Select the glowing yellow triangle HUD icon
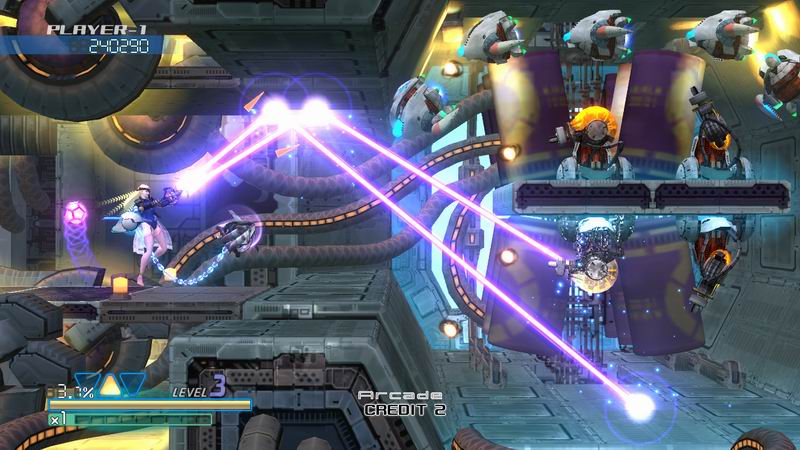The image size is (800, 450). 110,384
